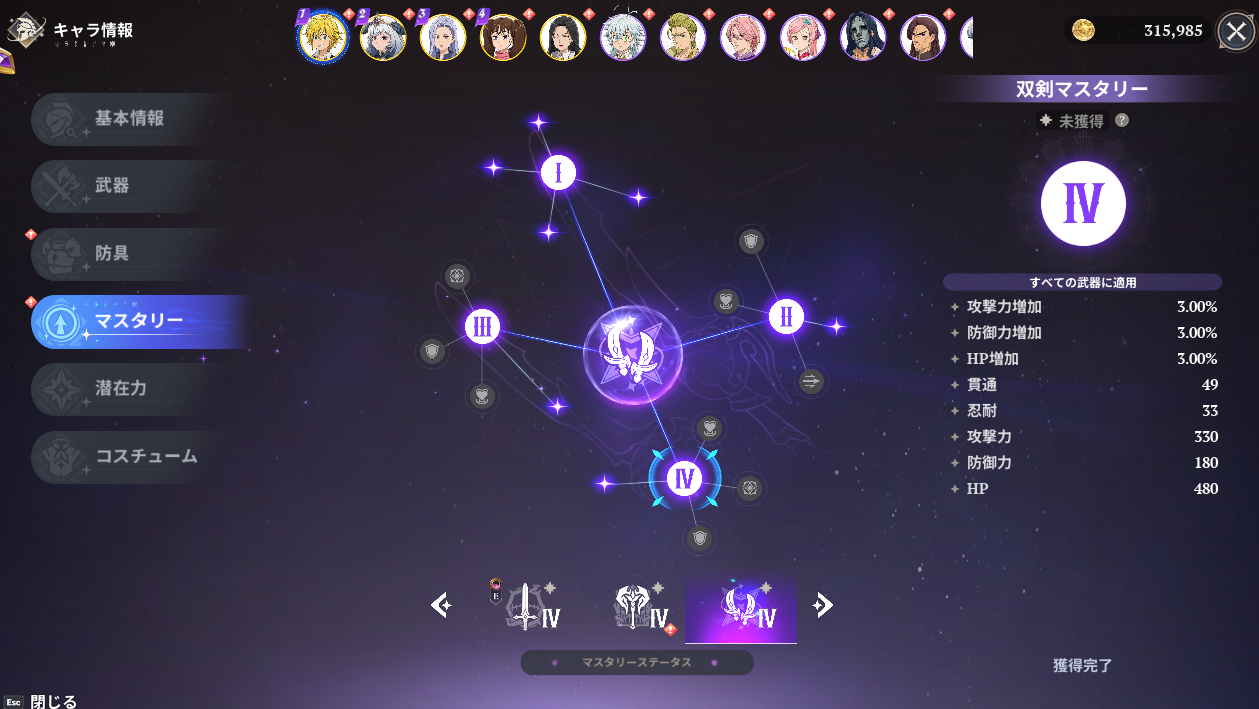This screenshot has width=1259, height=709.
Task: Open the 防具 menu entry
Action: [130, 254]
